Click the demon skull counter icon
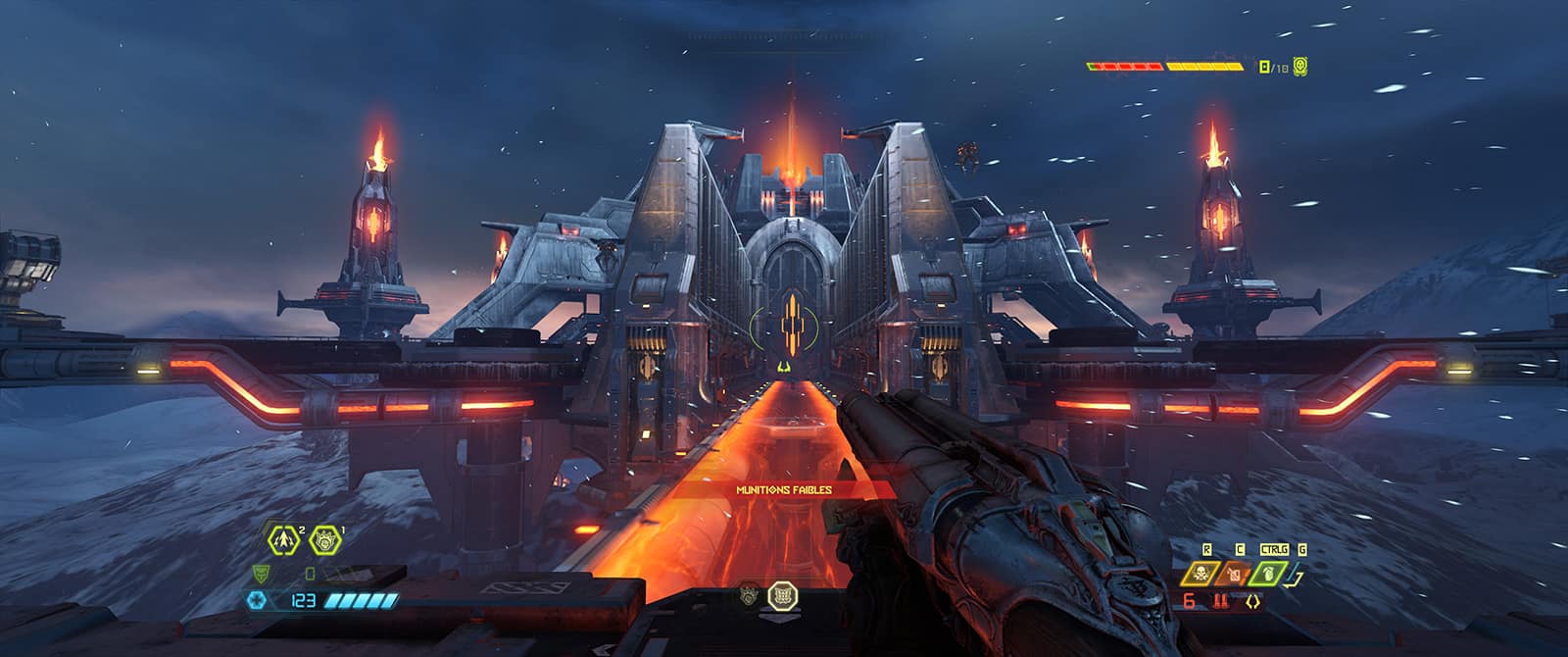Image resolution: width=1568 pixels, height=657 pixels. tap(1300, 67)
